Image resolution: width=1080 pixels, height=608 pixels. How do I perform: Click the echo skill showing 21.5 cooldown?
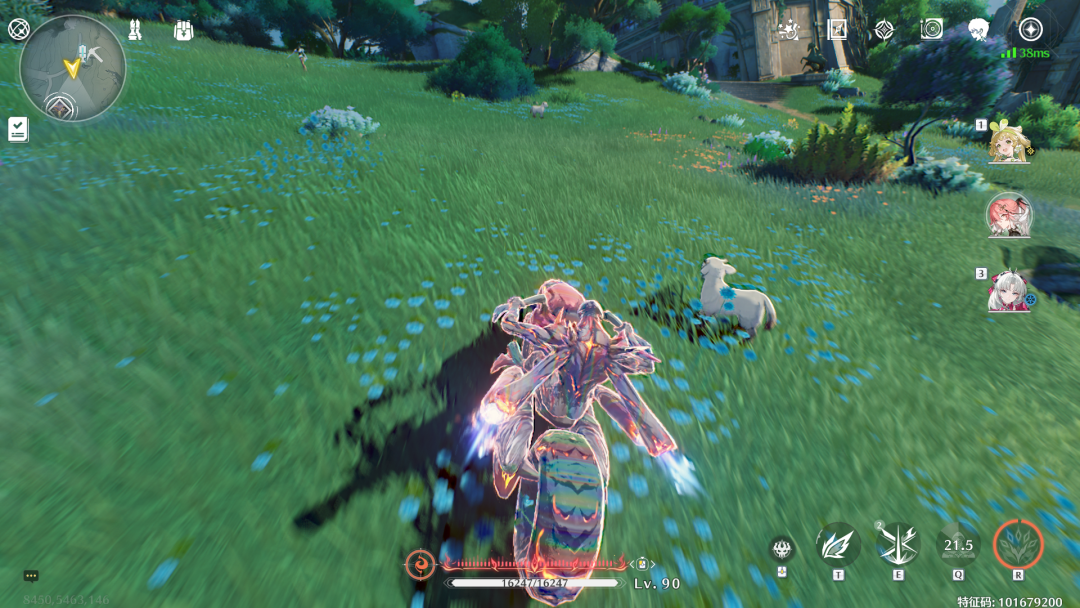958,545
